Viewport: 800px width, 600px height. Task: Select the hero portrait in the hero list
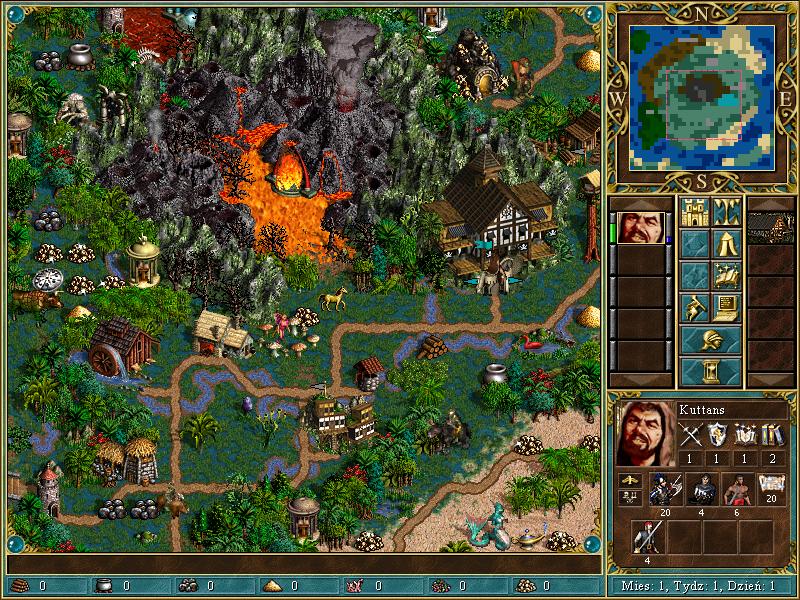[x=640, y=227]
